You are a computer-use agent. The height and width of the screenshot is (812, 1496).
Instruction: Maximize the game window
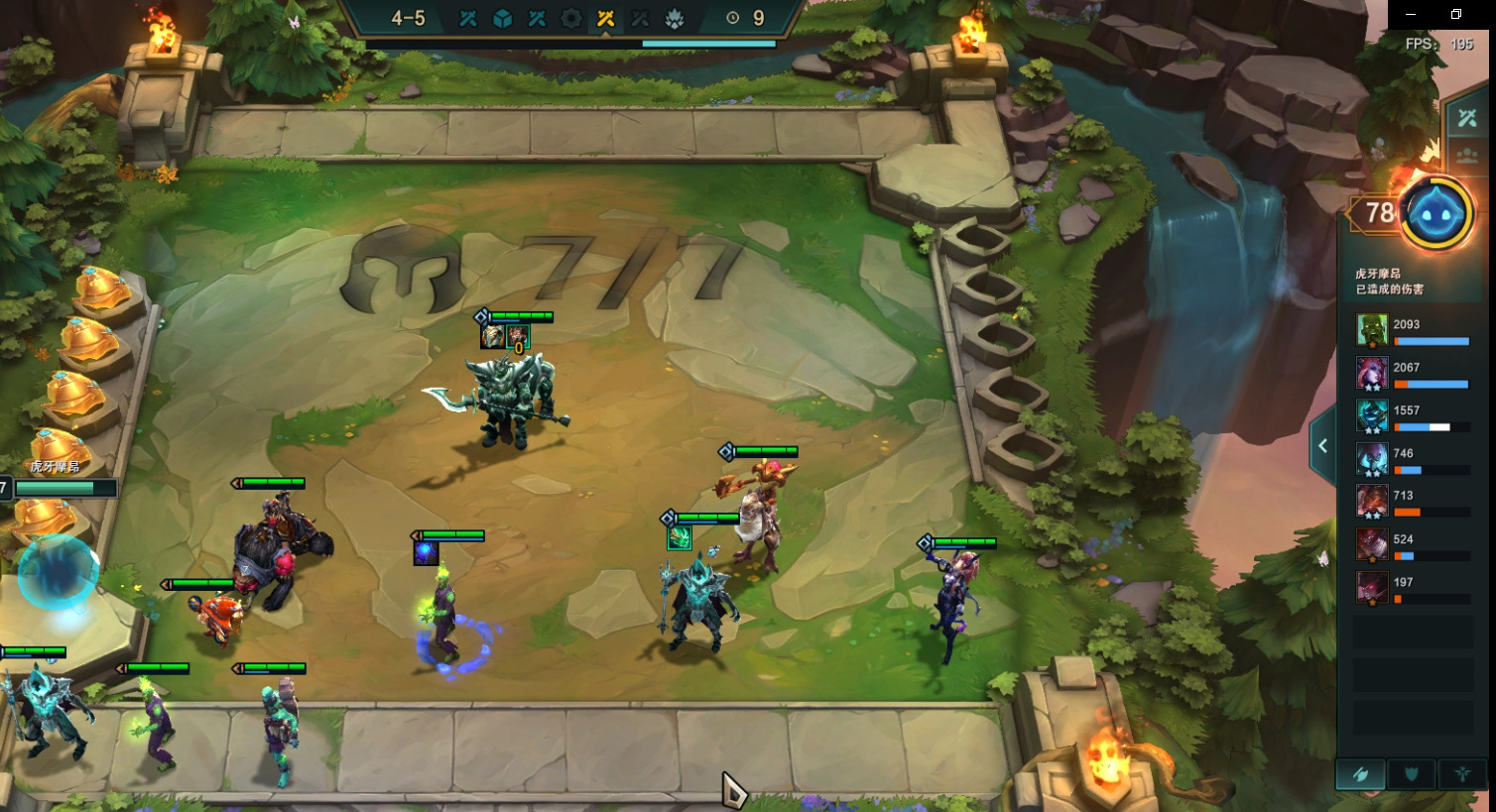point(1456,15)
